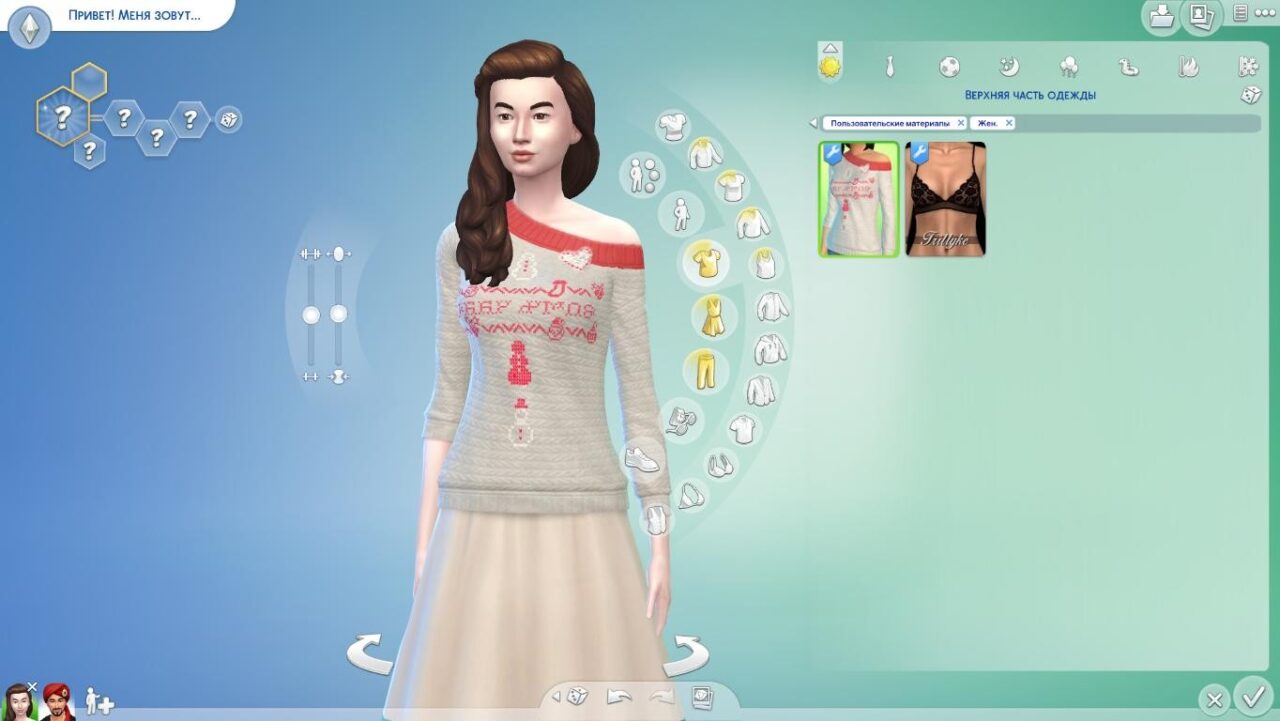
Task: Select the yellow pants clothing category
Action: pos(706,371)
